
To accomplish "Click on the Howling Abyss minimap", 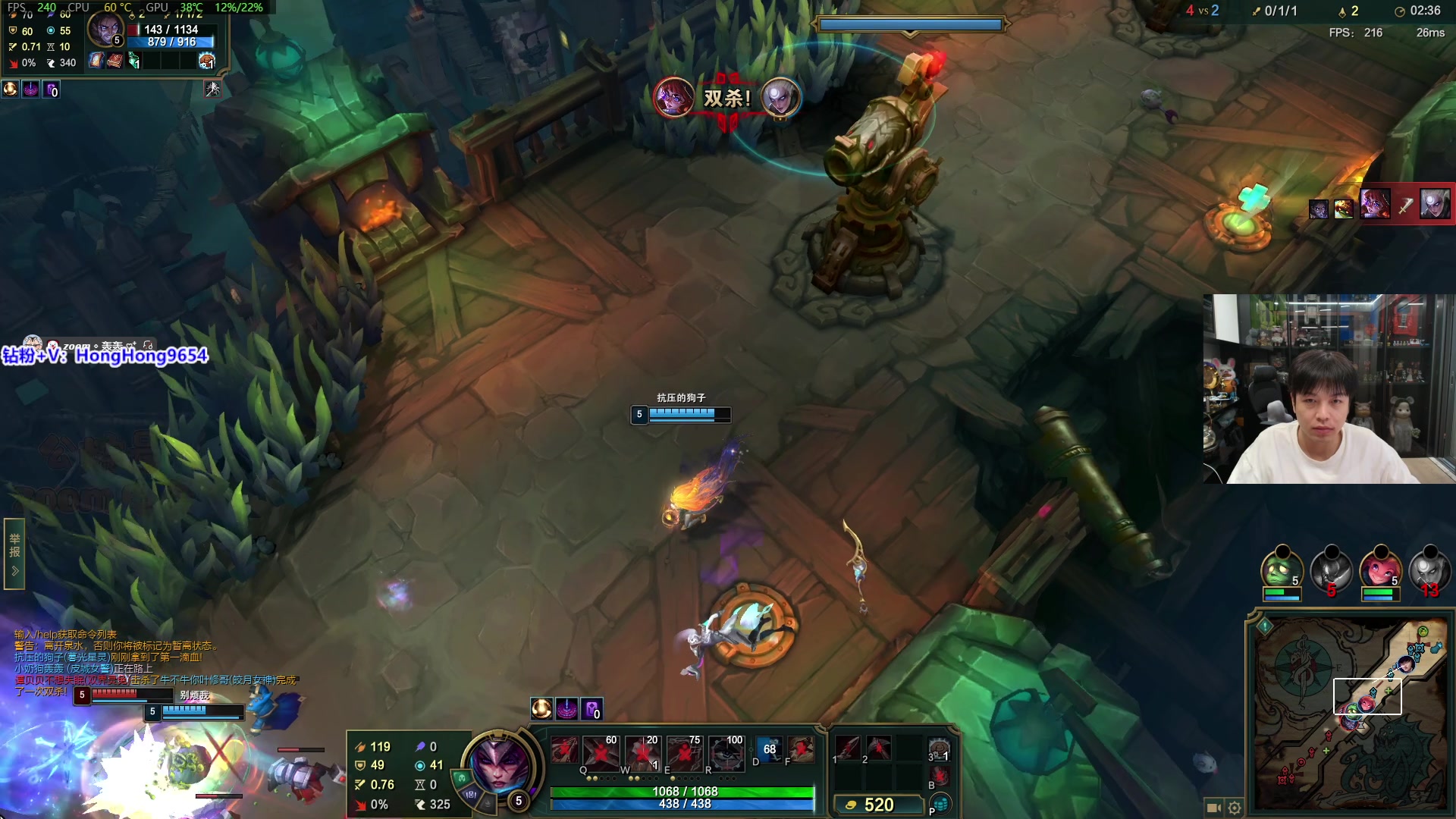I will click(x=1350, y=713).
